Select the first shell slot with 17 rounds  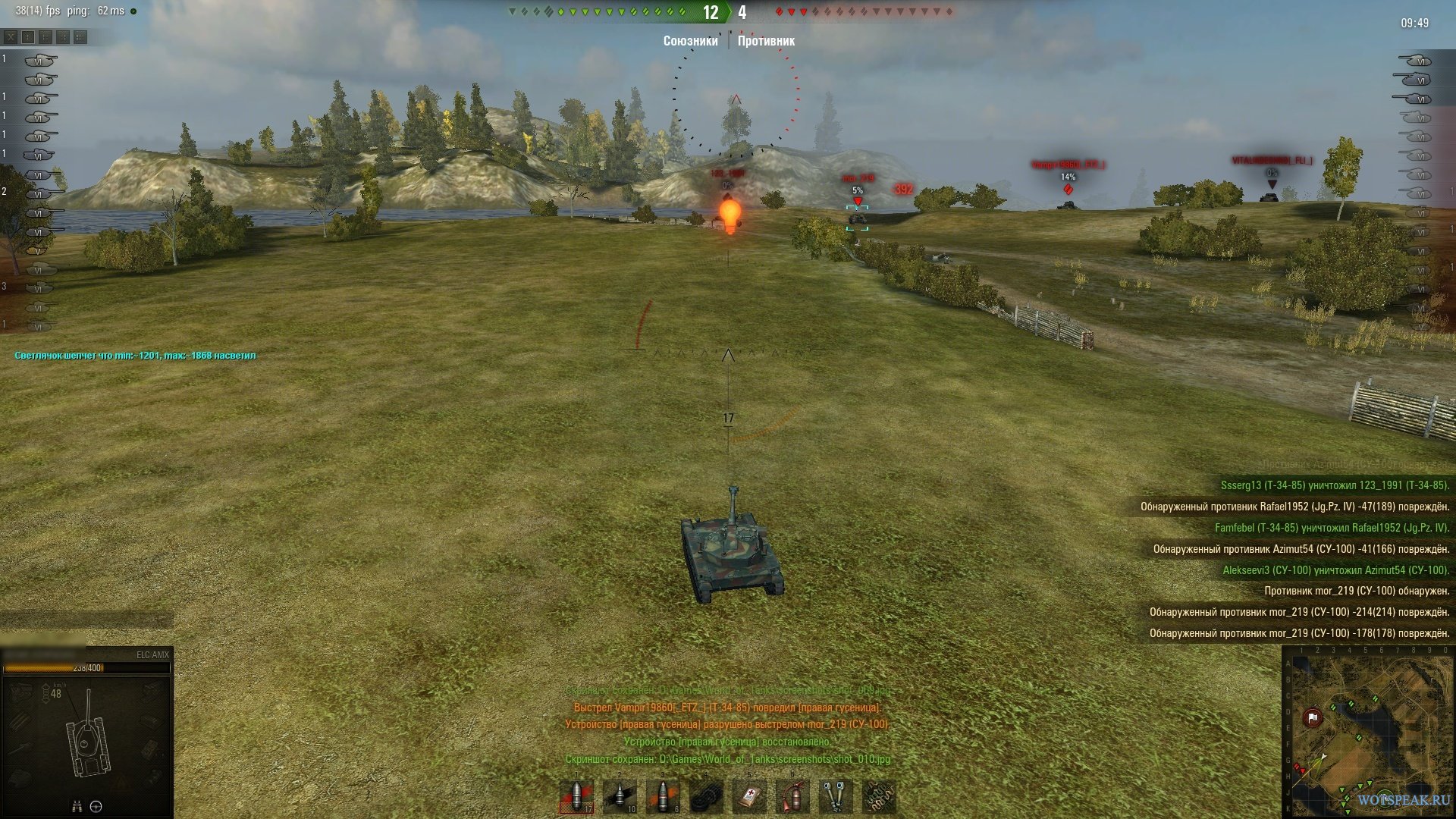tap(576, 796)
